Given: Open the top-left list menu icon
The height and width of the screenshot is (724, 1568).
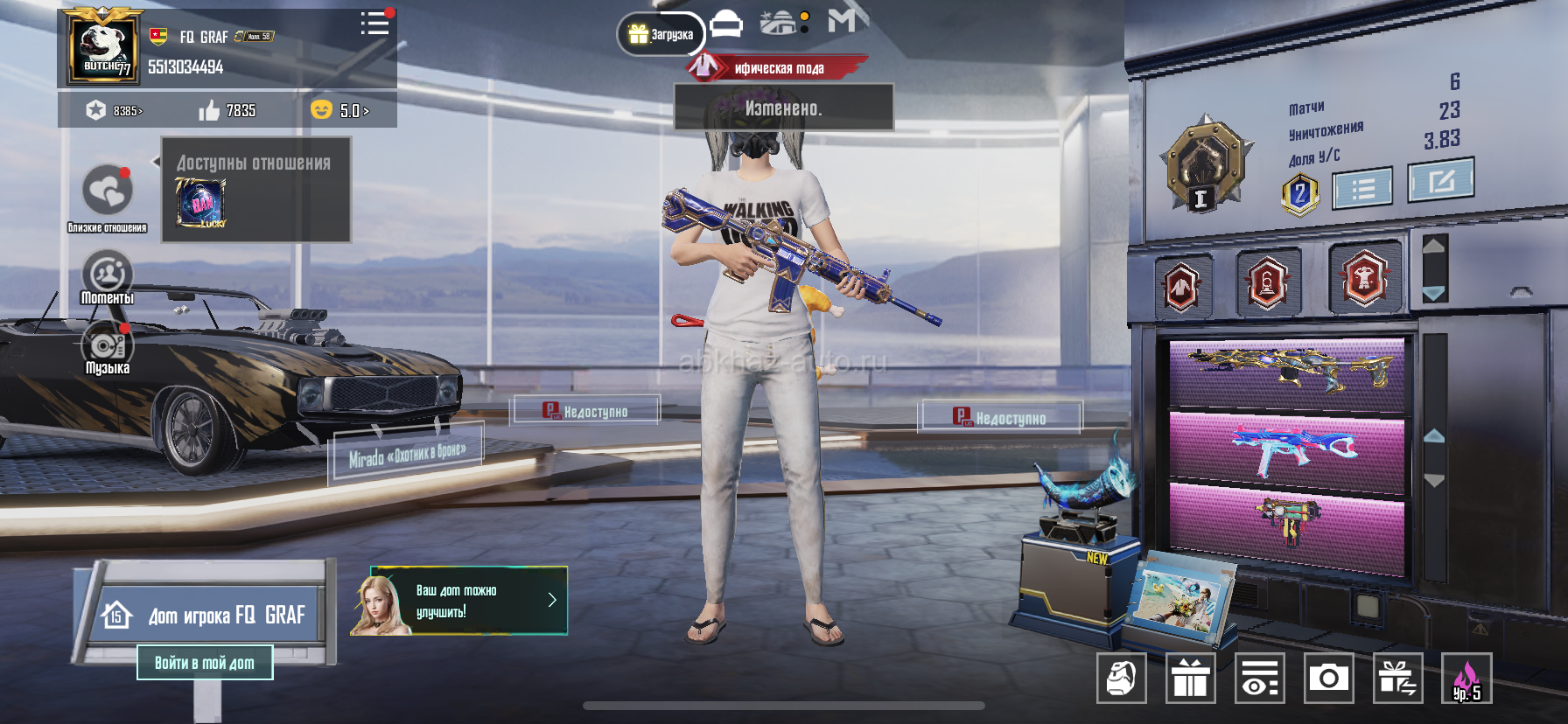Looking at the screenshot, I should pyautogui.click(x=374, y=24).
